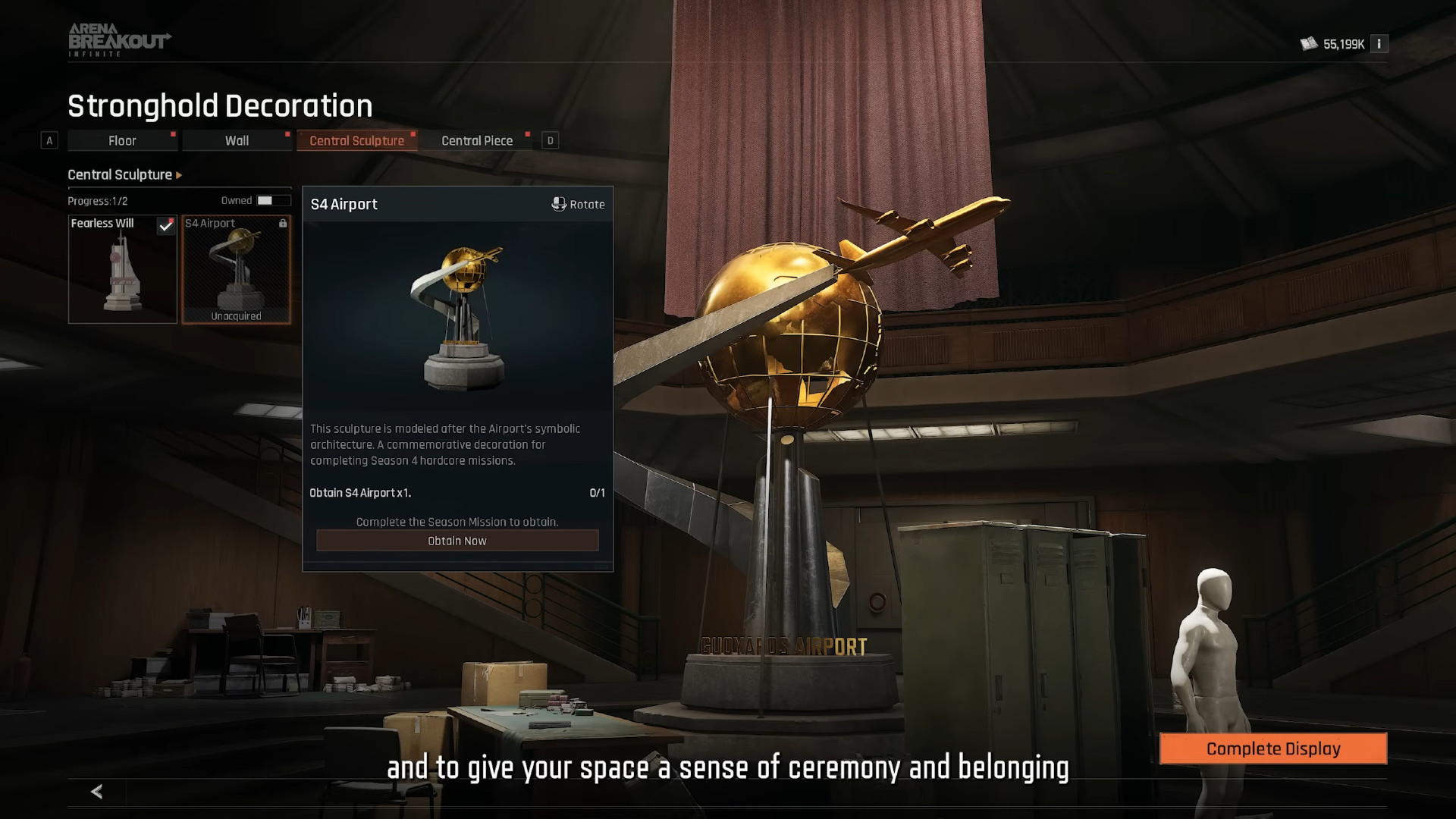The image size is (1456, 819).
Task: Expand the Central Sculpture category header
Action: [125, 174]
